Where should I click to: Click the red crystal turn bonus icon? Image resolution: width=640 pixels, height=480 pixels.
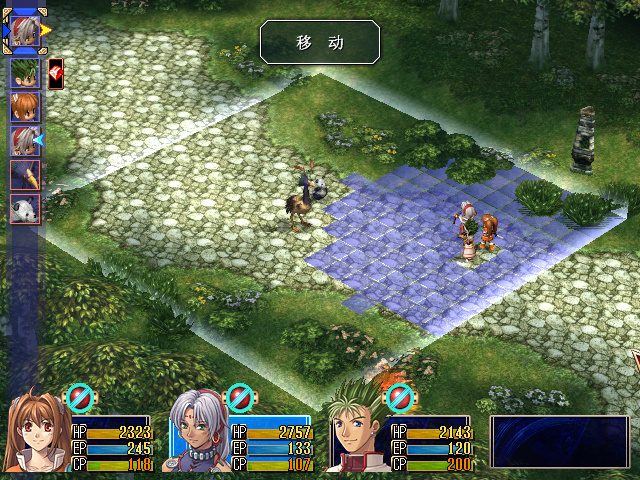[x=55, y=73]
